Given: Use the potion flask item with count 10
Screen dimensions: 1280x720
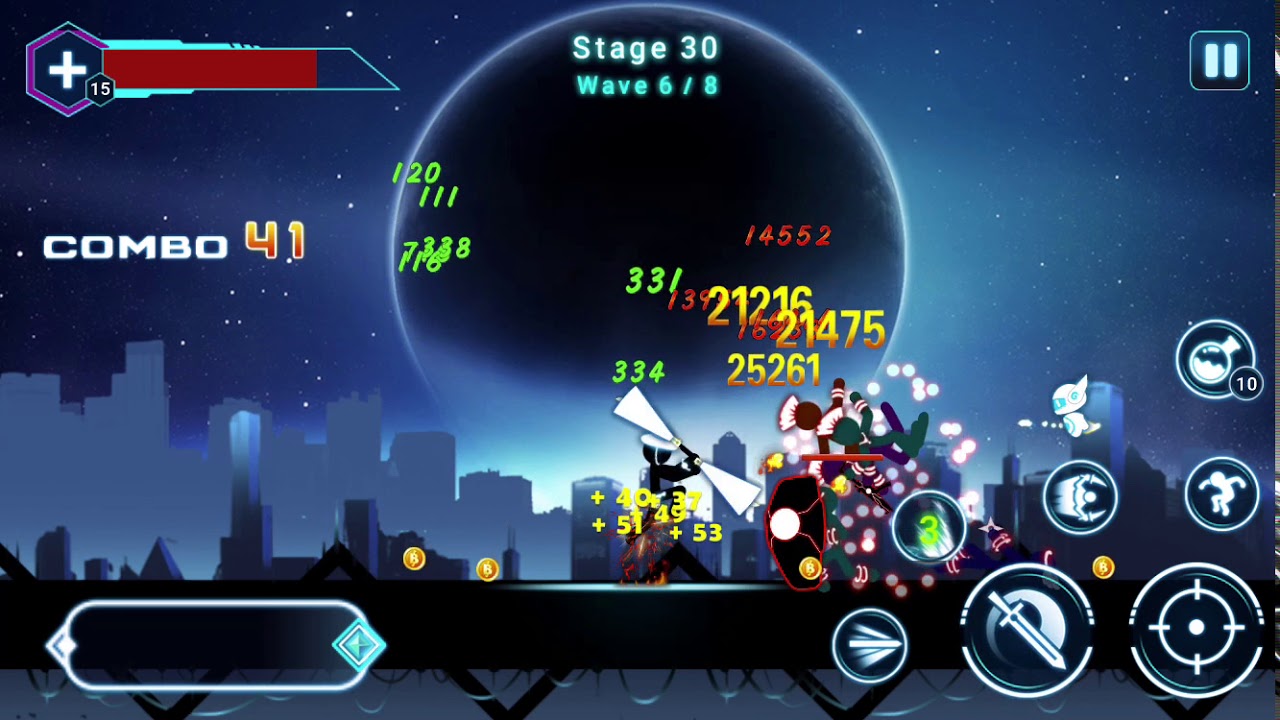Looking at the screenshot, I should point(1215,359).
